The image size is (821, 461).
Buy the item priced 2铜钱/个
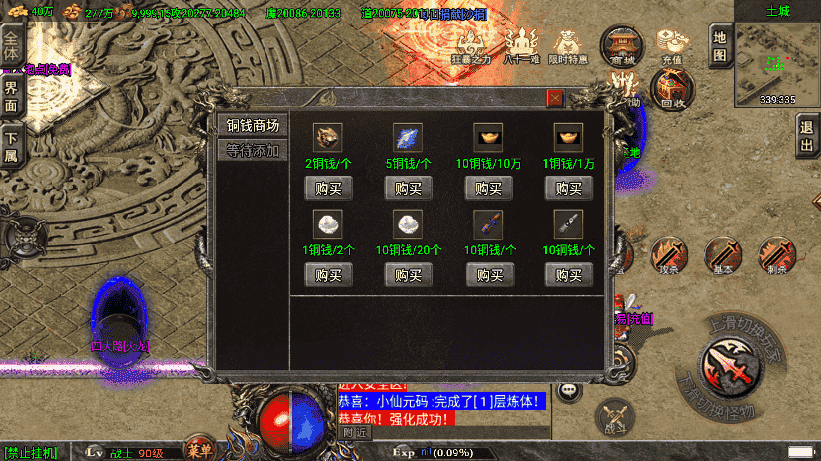pos(328,188)
